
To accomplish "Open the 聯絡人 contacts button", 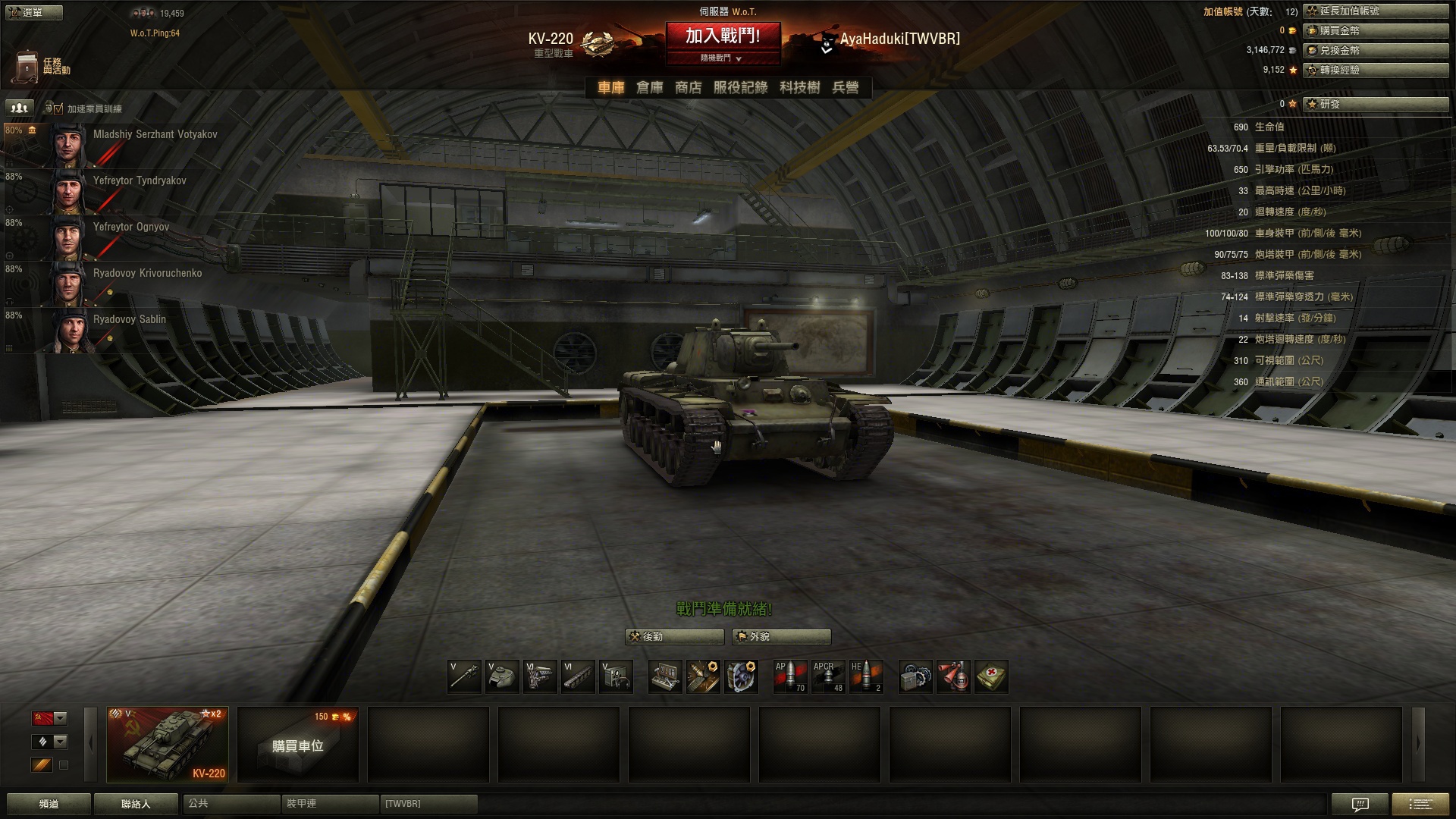I will (x=136, y=804).
